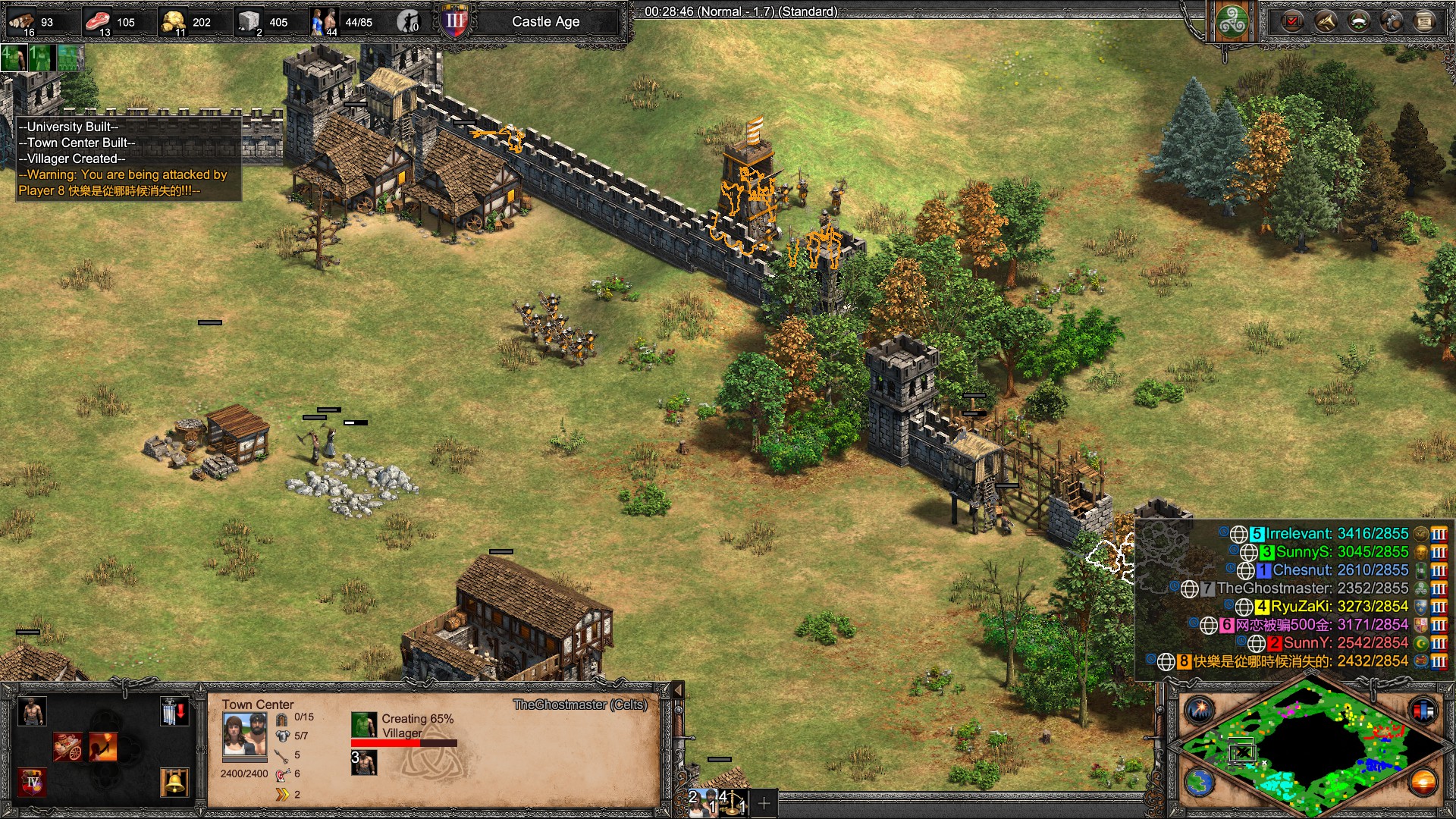Select the globe minimap mode button

pyautogui.click(x=1200, y=782)
